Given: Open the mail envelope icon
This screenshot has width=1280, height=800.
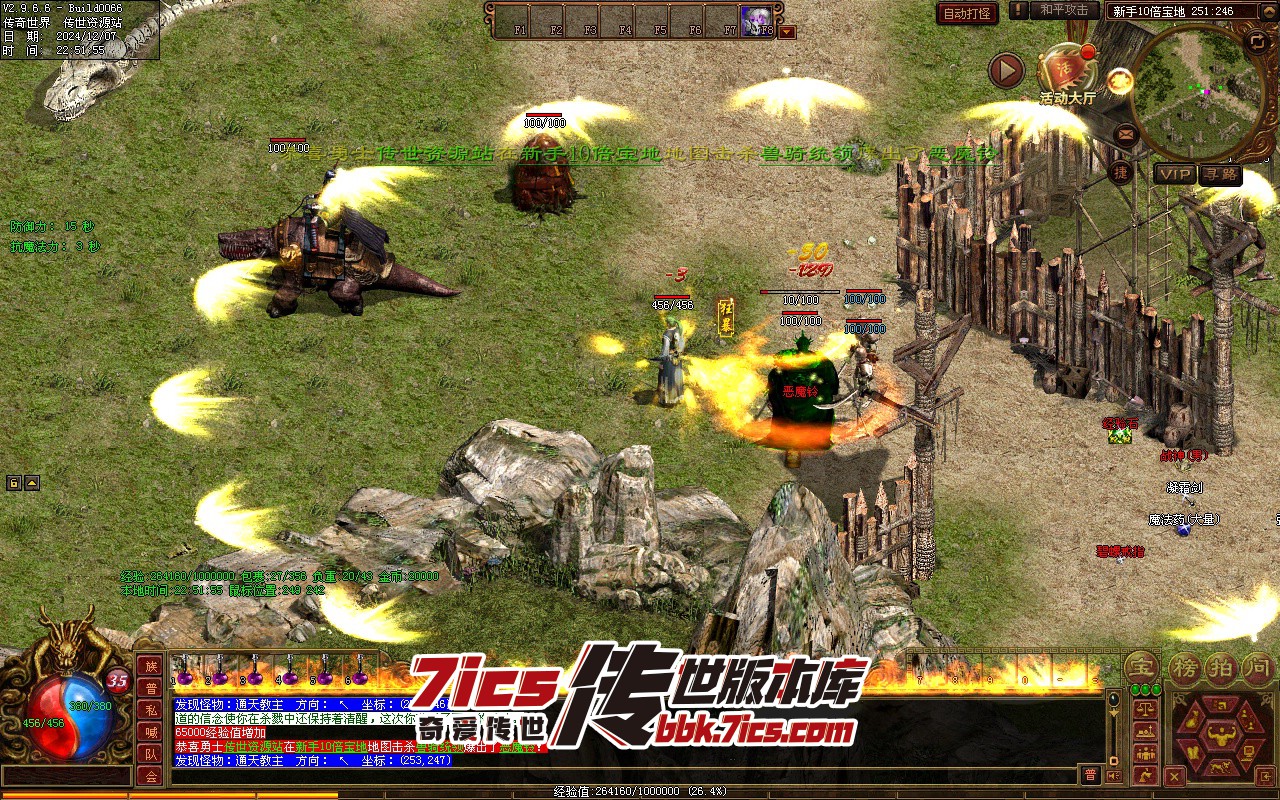Looking at the screenshot, I should pyautogui.click(x=1126, y=133).
